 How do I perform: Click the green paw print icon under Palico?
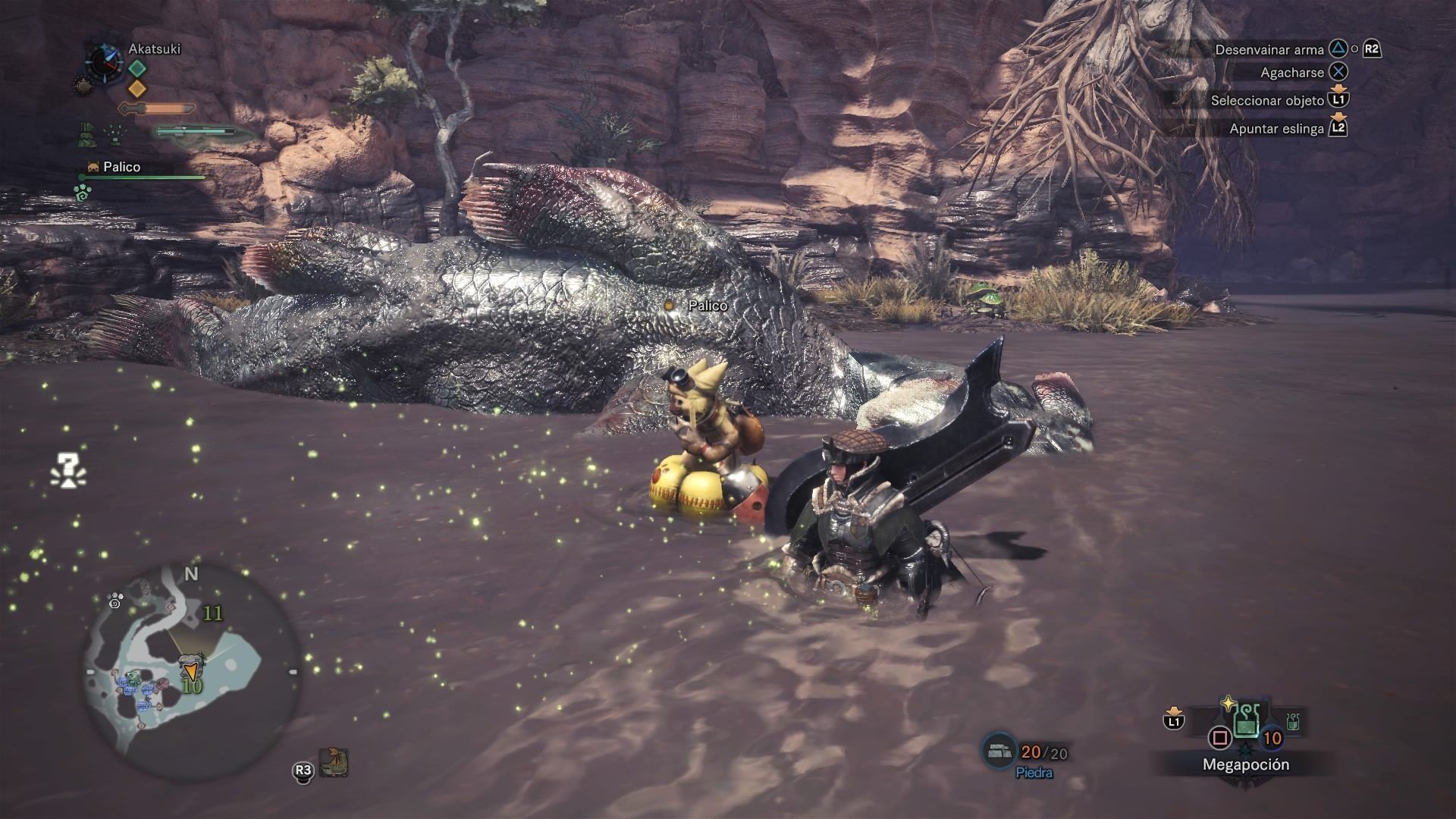click(x=83, y=193)
